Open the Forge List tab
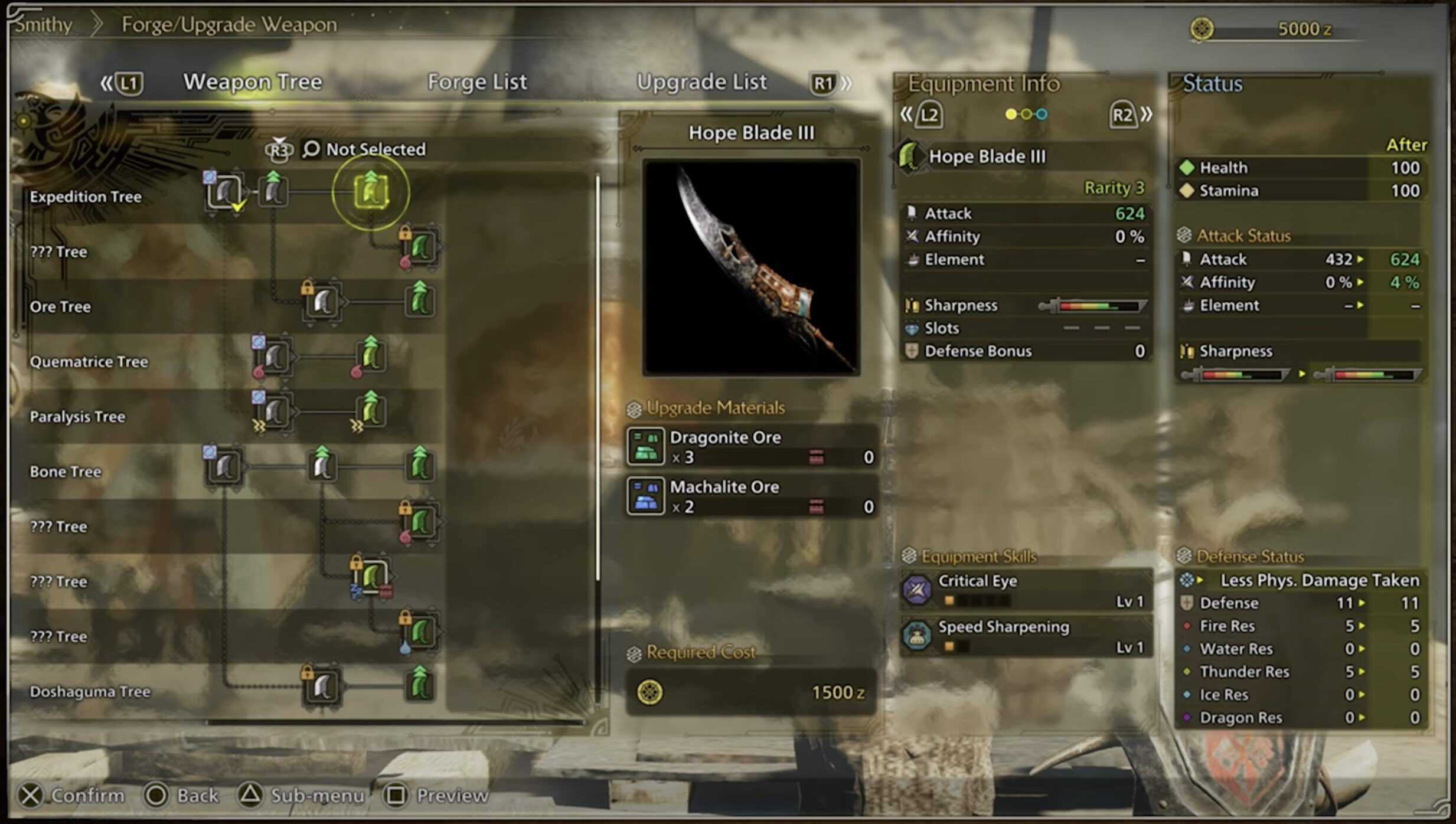The image size is (1456, 824). pyautogui.click(x=476, y=81)
